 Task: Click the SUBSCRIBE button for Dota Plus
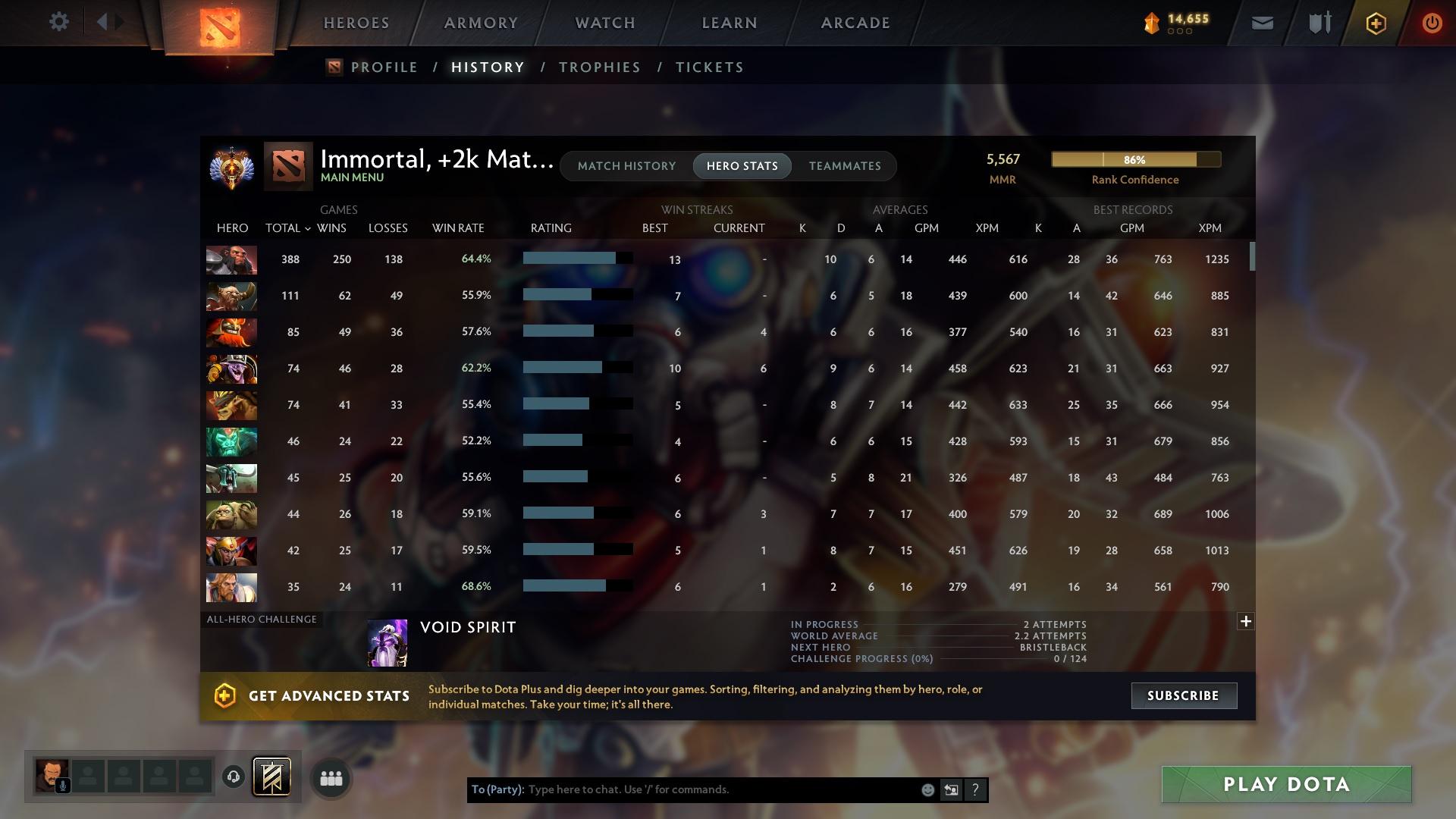[1183, 695]
